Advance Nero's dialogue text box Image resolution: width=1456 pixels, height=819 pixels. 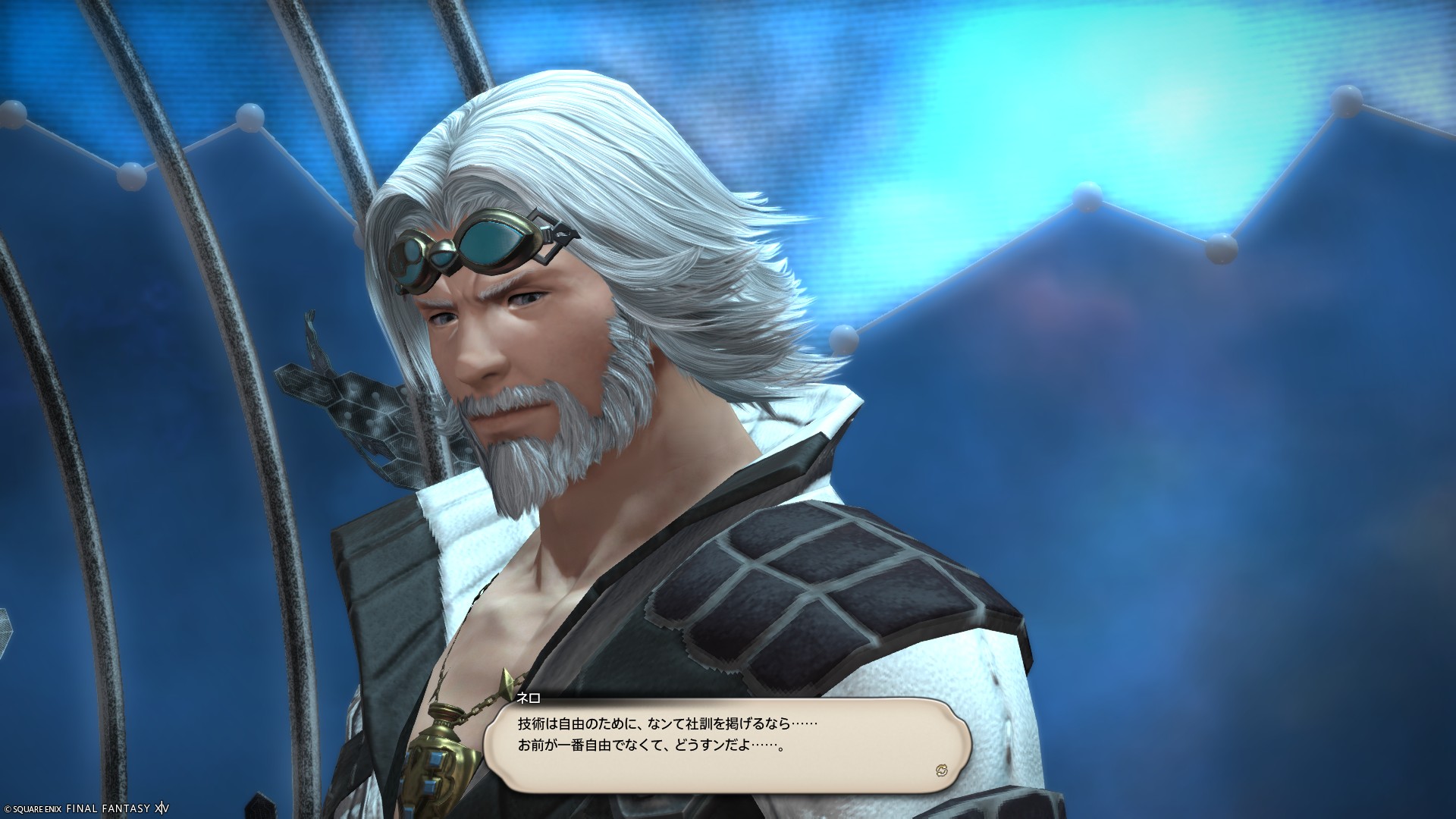[x=726, y=744]
